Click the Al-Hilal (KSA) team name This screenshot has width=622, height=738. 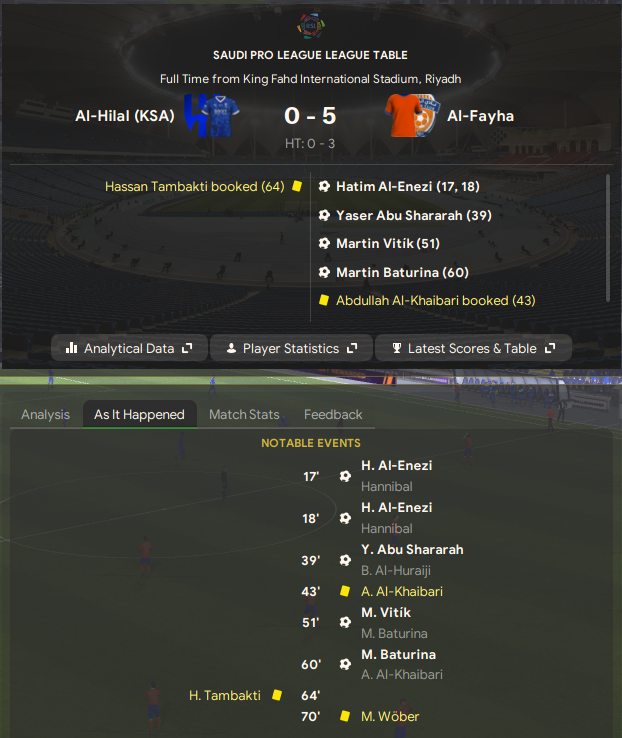[x=125, y=116]
